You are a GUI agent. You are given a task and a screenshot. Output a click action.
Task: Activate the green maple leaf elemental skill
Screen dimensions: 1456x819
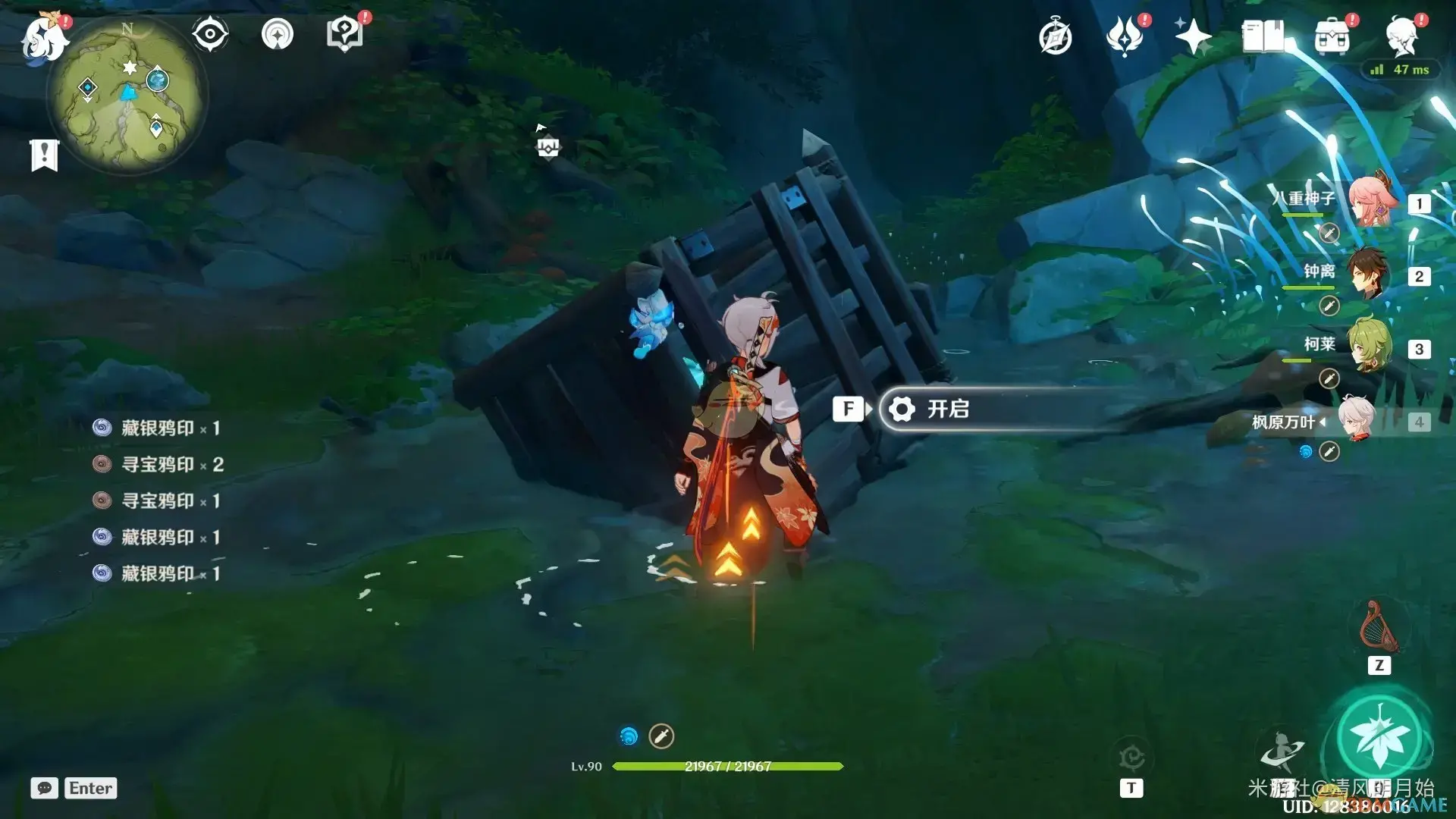click(1379, 736)
